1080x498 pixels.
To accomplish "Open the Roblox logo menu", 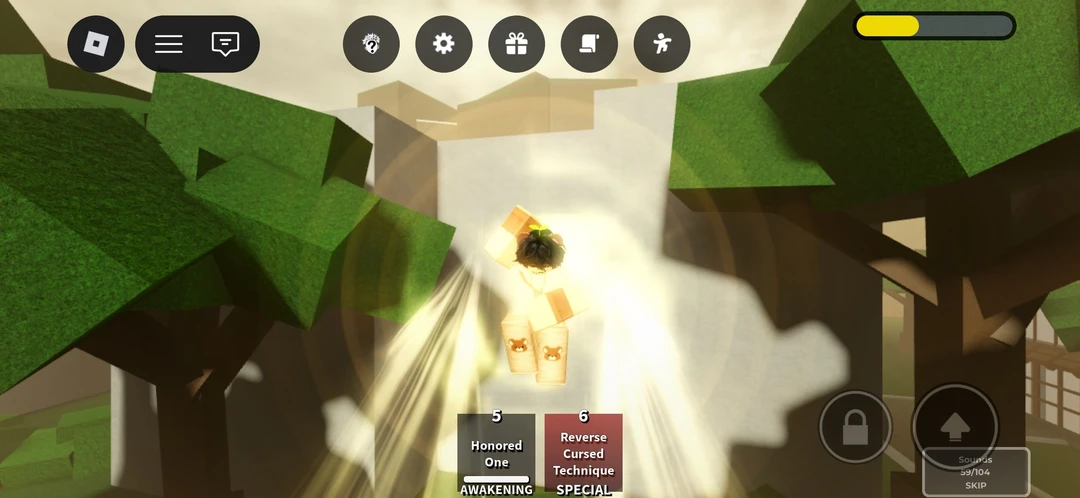I will point(96,44).
